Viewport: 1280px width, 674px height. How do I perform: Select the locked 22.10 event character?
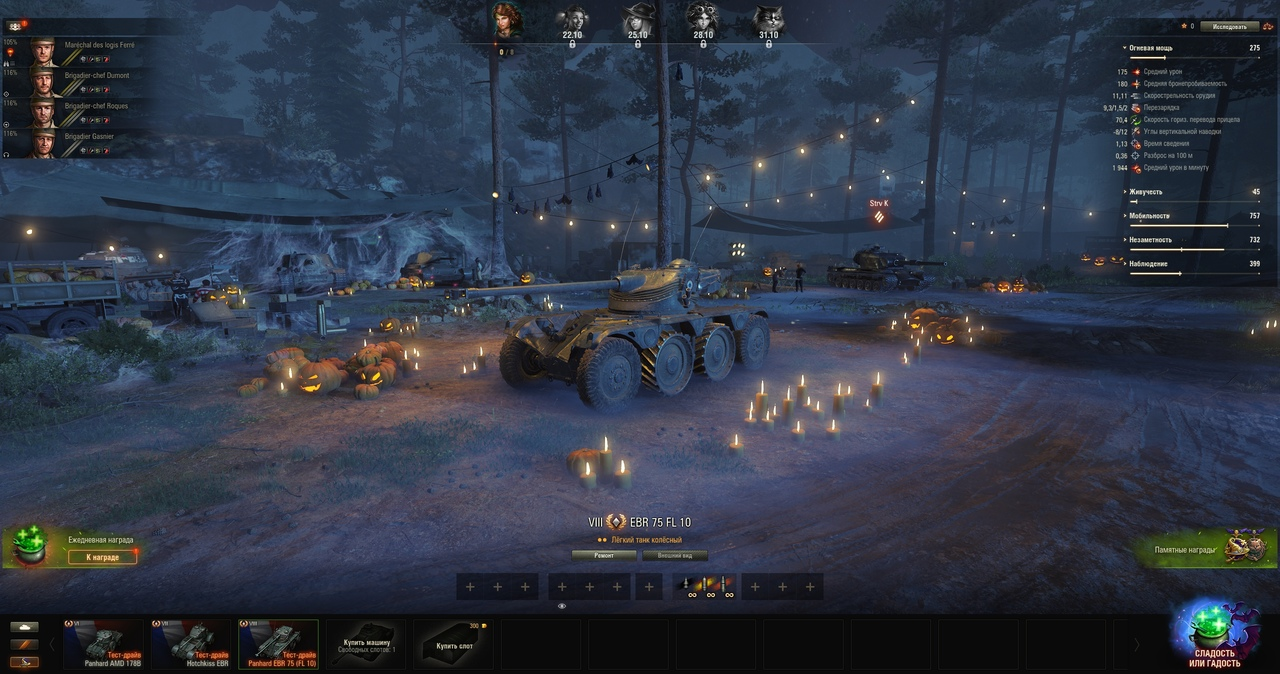572,22
